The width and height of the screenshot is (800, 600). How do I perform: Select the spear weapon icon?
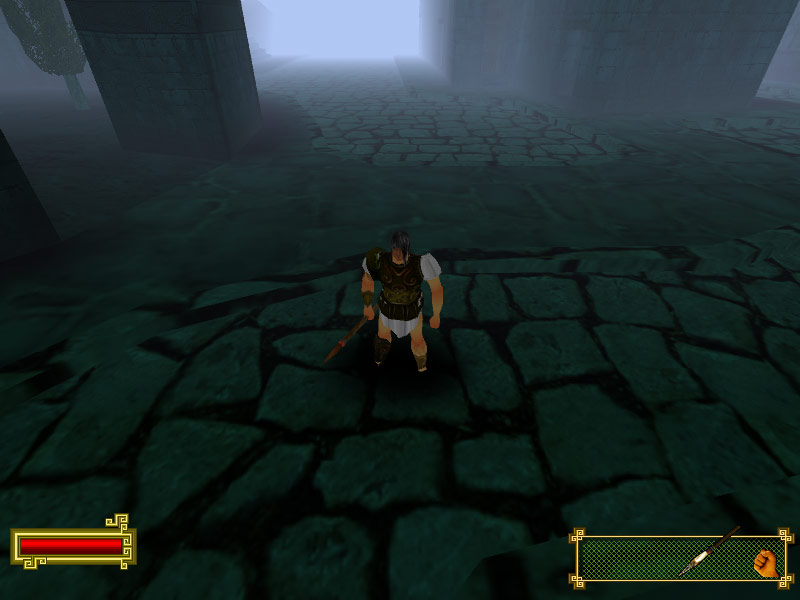pyautogui.click(x=708, y=551)
